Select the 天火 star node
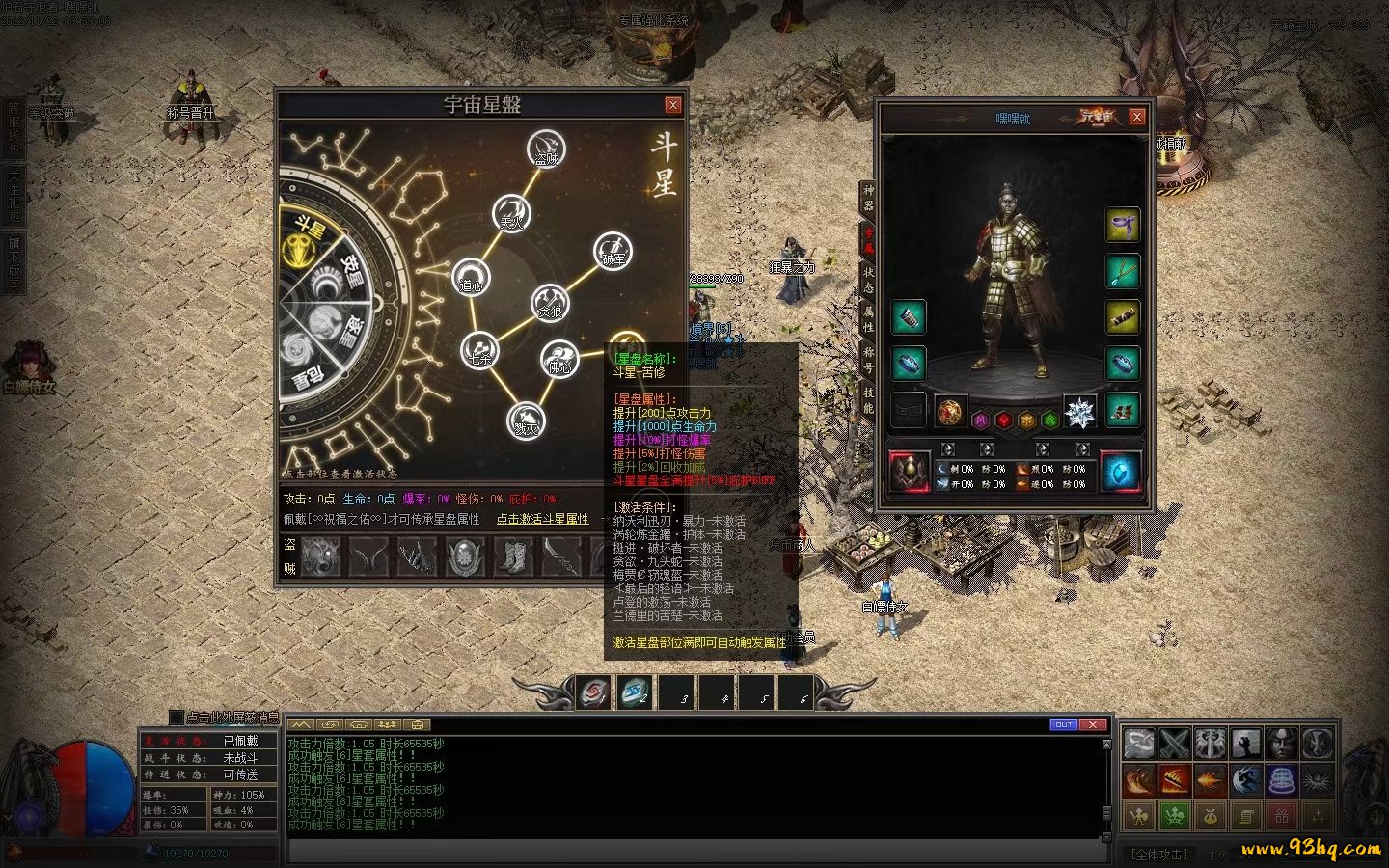Image resolution: width=1389 pixels, height=868 pixels. tap(510, 214)
